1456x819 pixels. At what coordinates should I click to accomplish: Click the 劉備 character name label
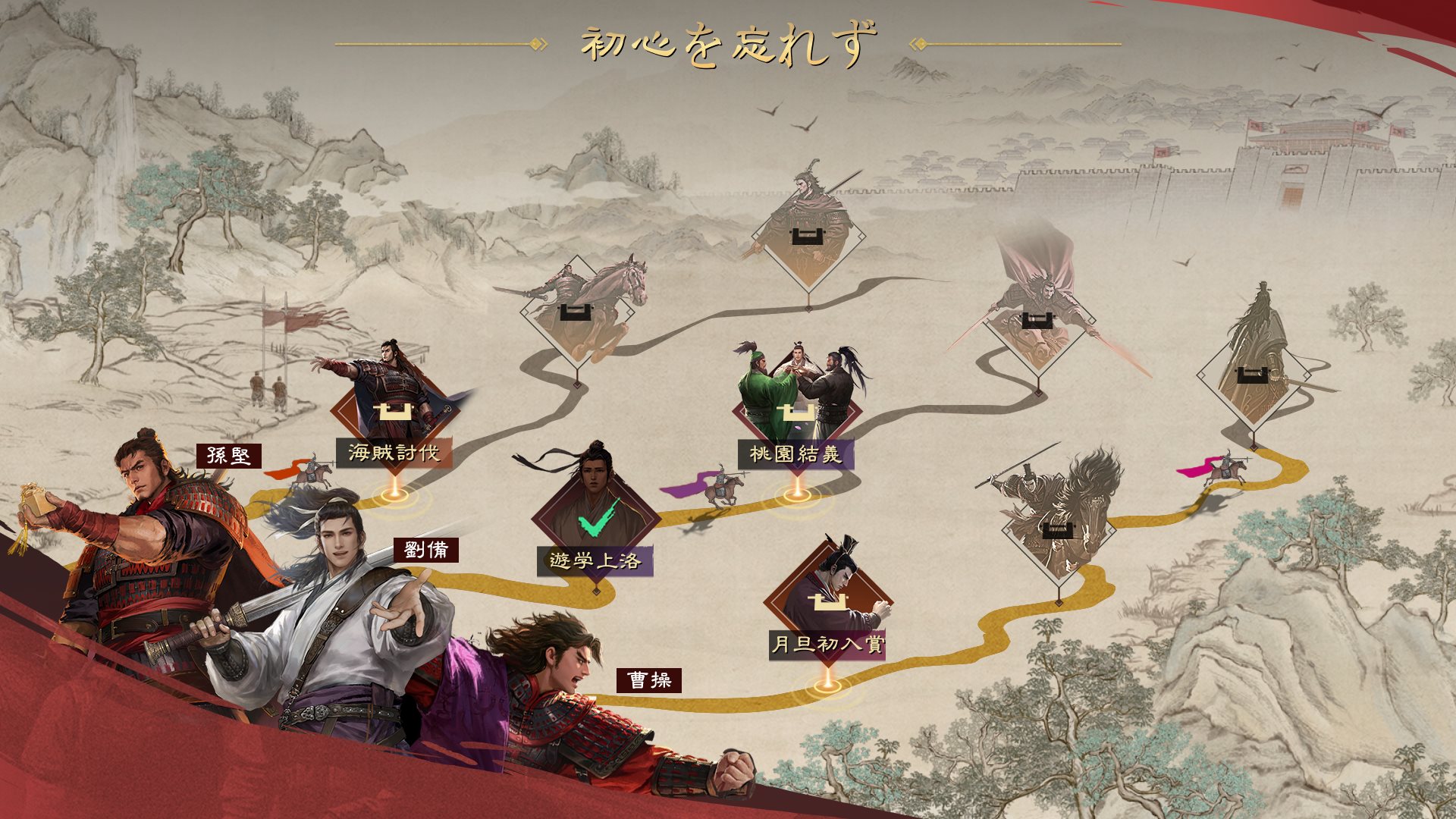coord(425,550)
